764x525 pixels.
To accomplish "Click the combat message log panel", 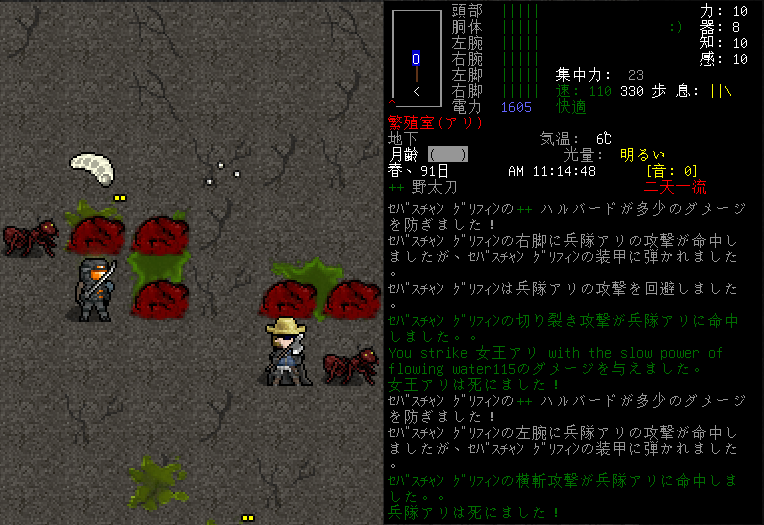I will [570, 360].
